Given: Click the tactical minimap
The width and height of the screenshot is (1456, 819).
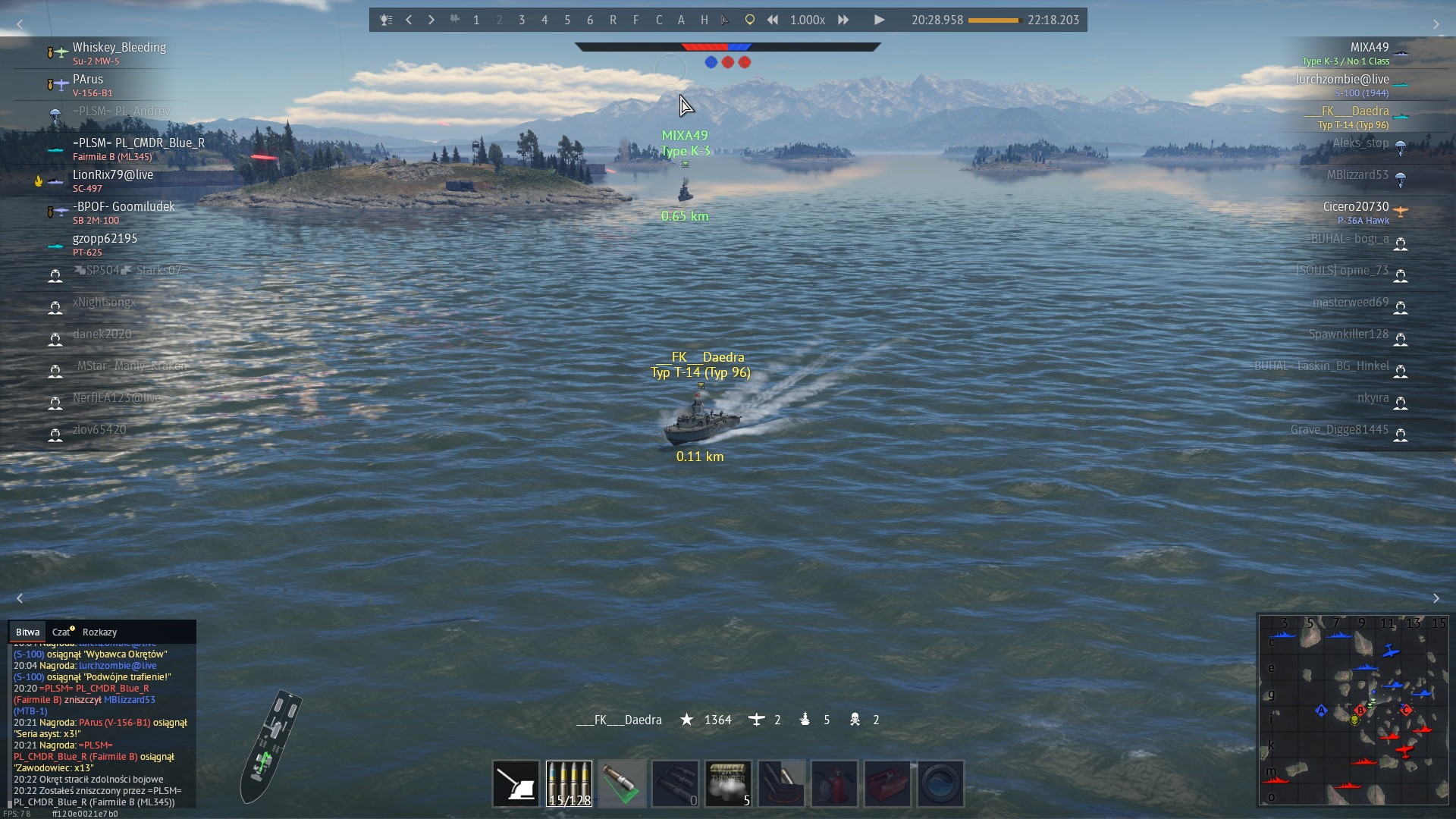Looking at the screenshot, I should (x=1354, y=709).
